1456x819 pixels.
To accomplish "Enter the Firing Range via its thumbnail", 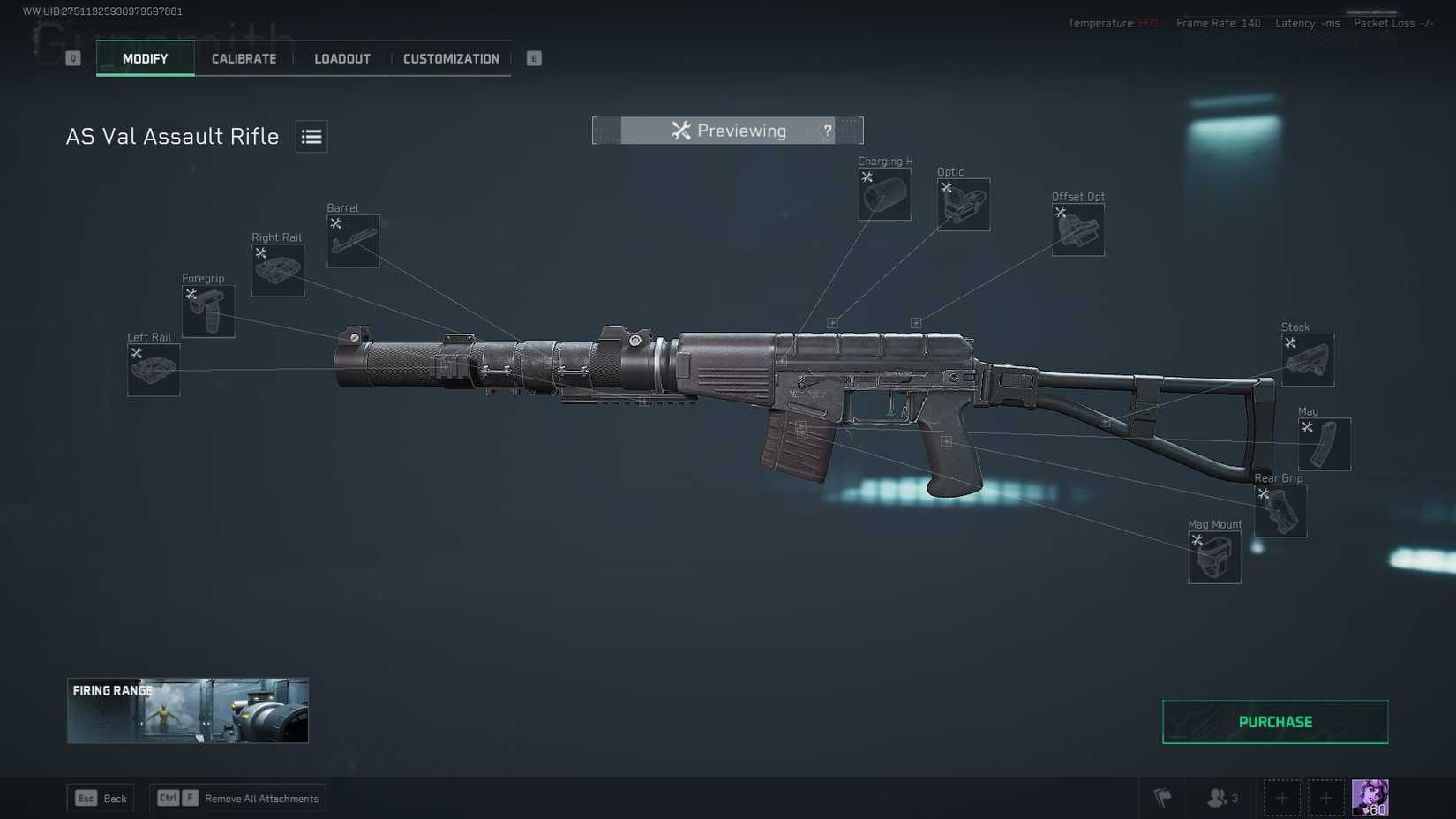I will coord(187,710).
